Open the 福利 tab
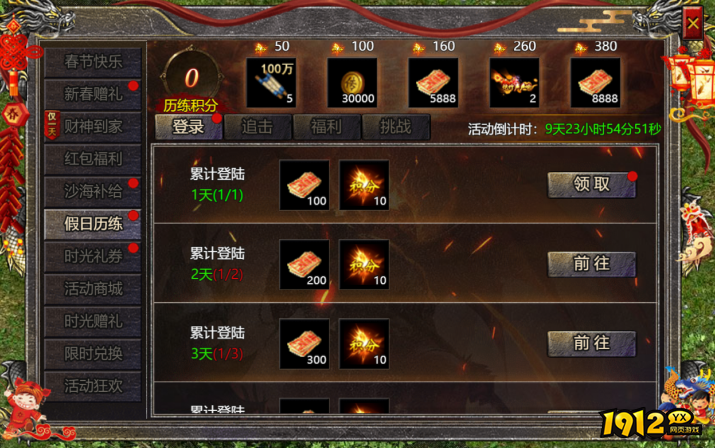Screen dimensions: 715x448 [x=326, y=126]
